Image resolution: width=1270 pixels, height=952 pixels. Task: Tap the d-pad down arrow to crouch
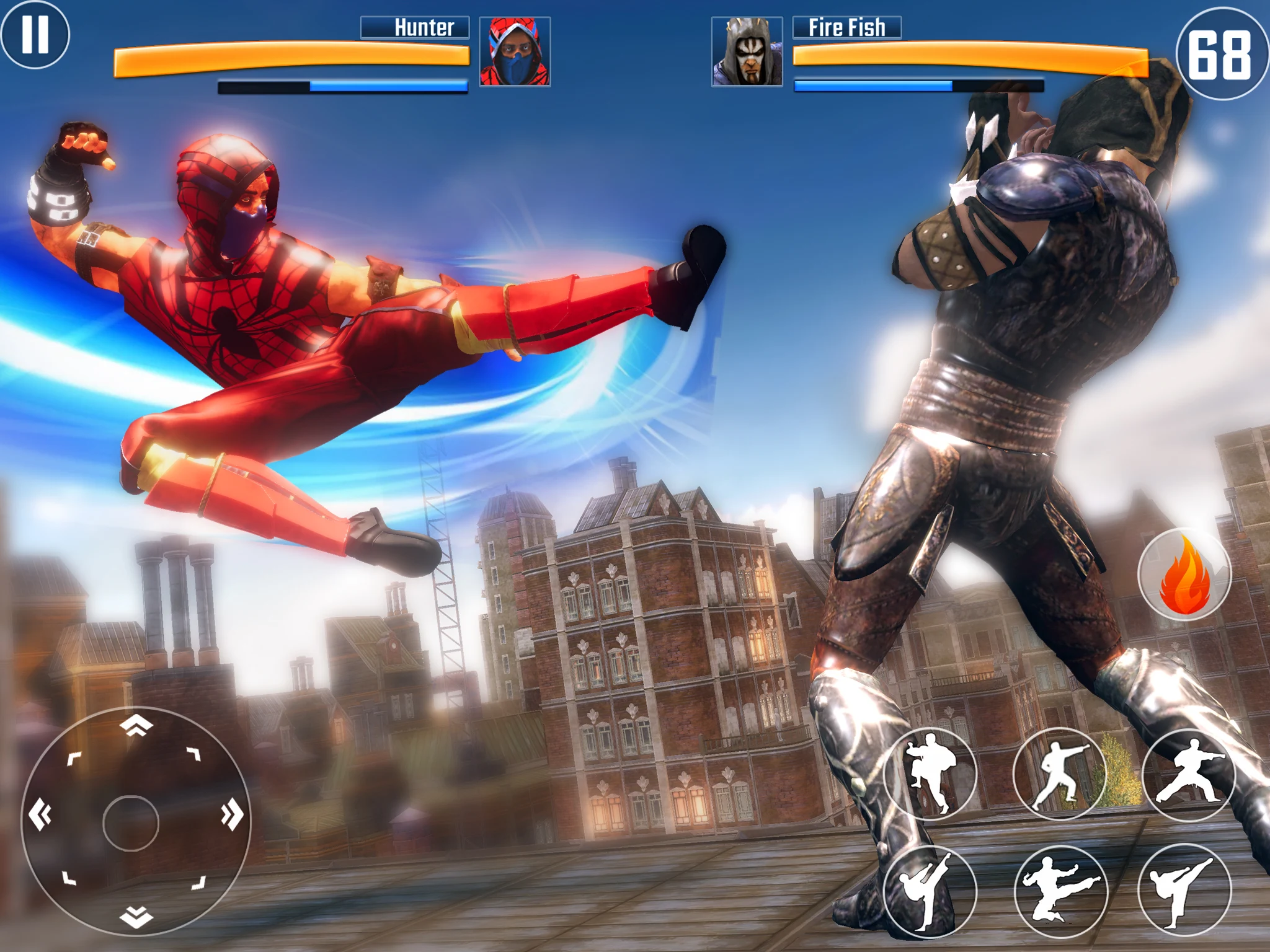click(136, 916)
